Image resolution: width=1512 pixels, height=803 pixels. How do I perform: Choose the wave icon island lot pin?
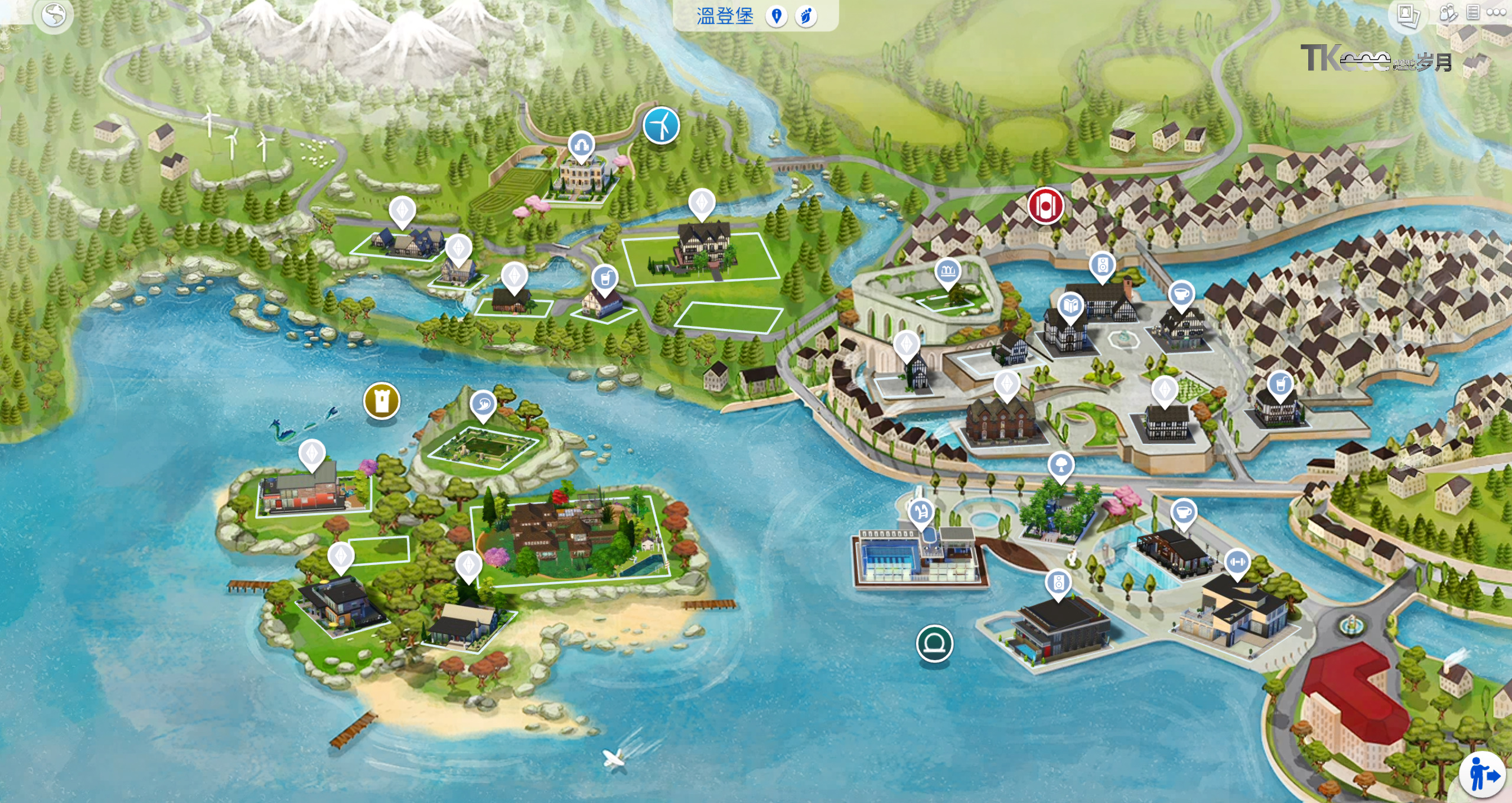pyautogui.click(x=483, y=404)
